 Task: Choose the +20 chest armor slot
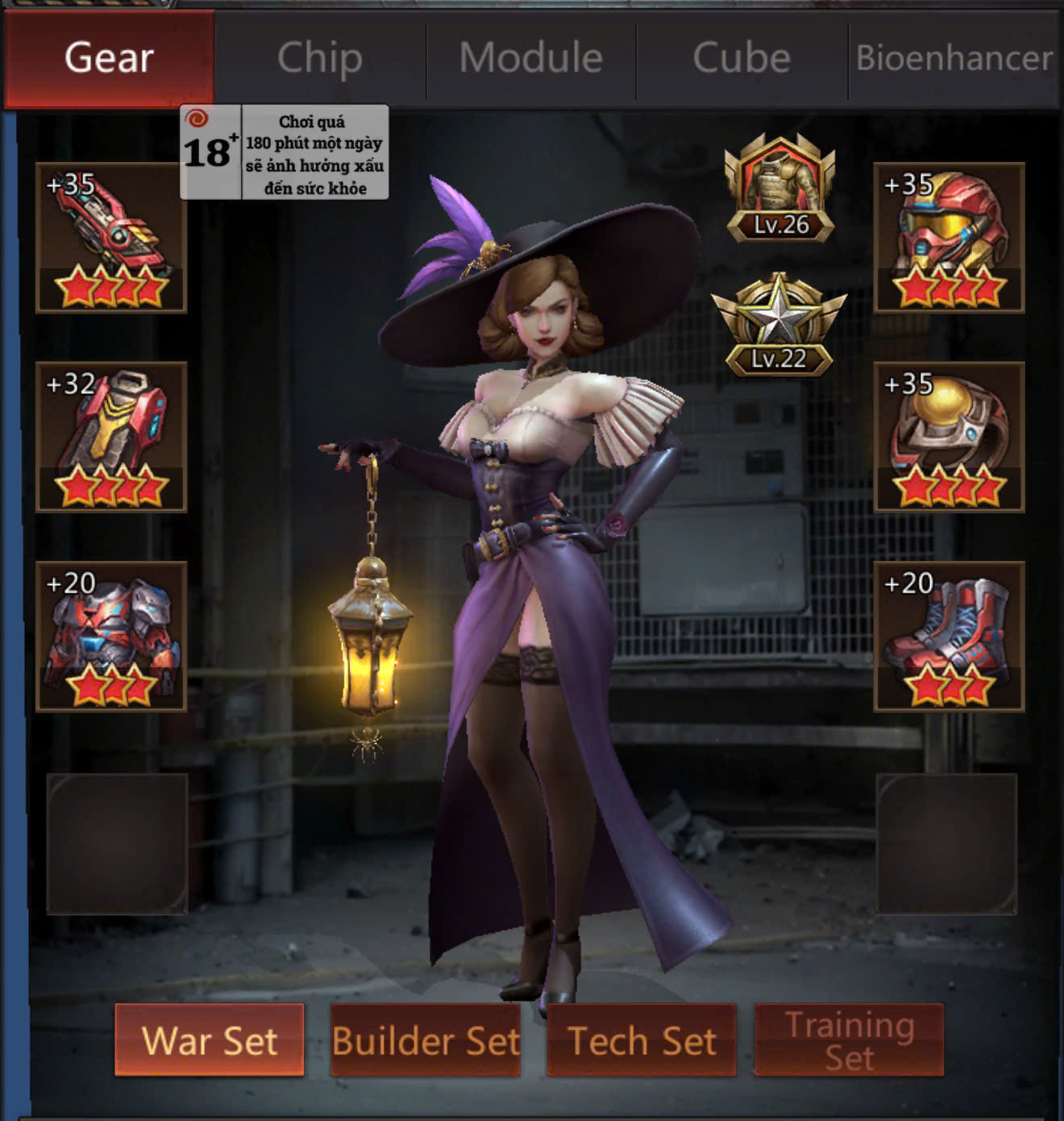111,637
